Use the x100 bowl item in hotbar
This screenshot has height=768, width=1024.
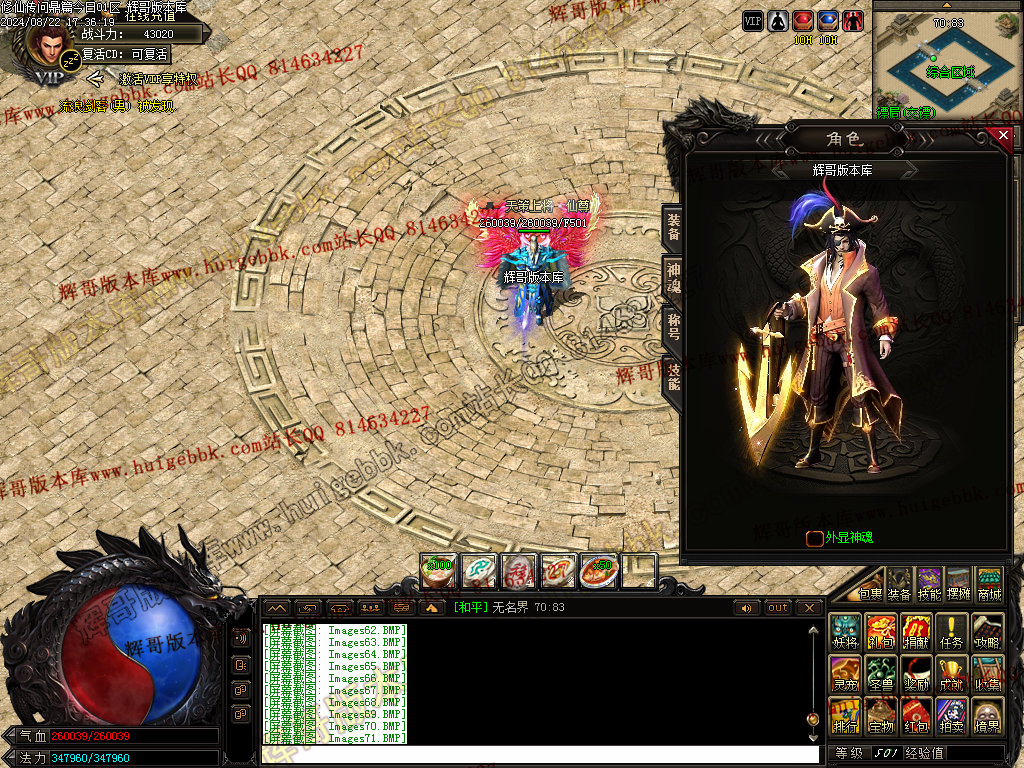(x=438, y=571)
